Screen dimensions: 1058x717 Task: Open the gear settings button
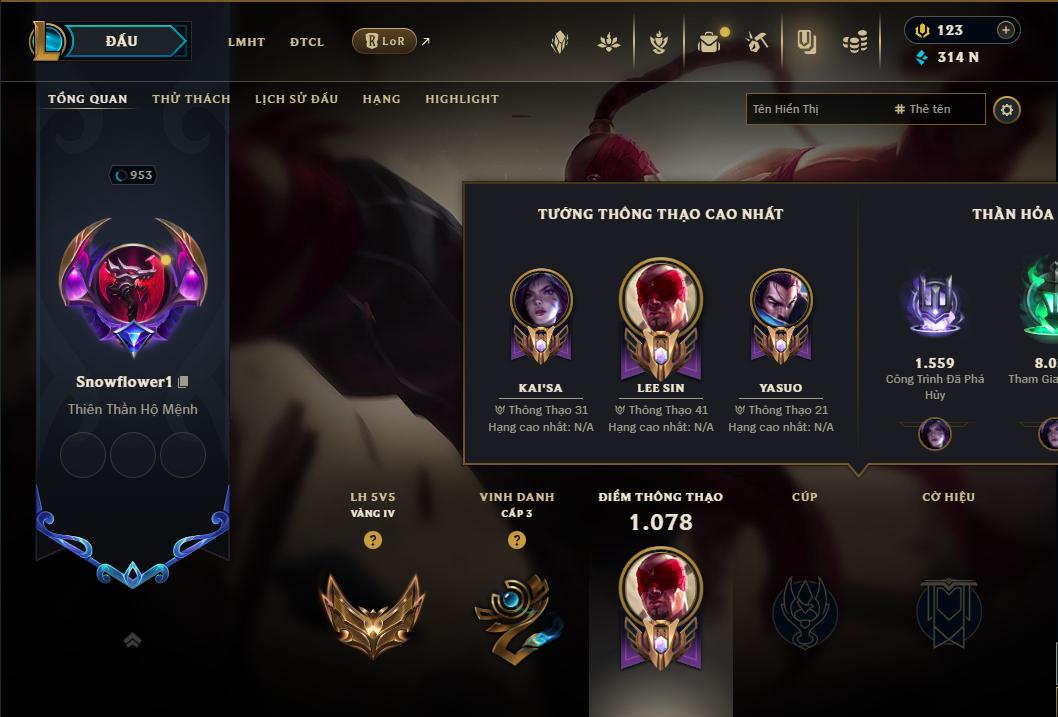coord(1007,110)
